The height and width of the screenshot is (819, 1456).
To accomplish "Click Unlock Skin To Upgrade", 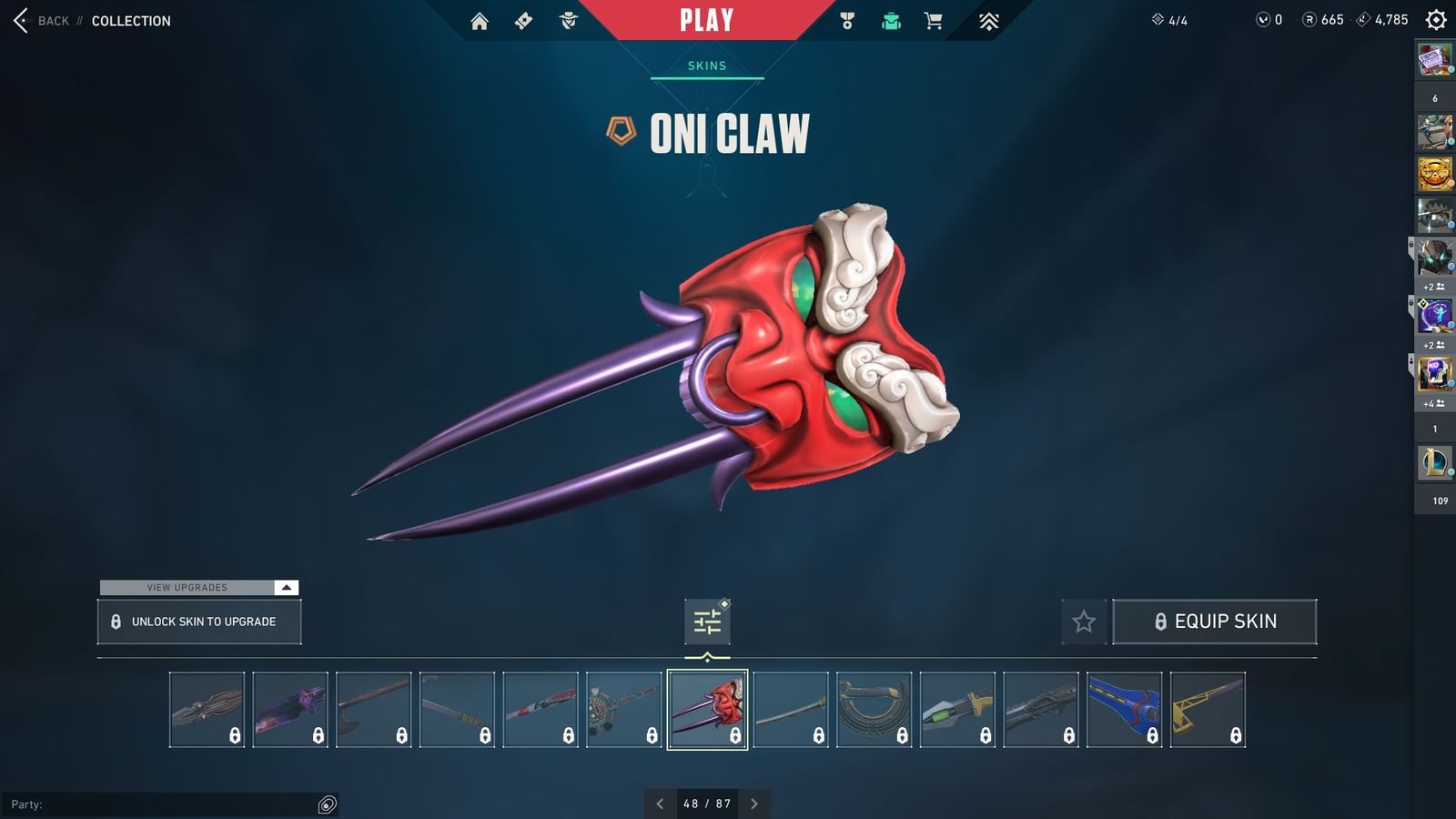I will tap(198, 621).
